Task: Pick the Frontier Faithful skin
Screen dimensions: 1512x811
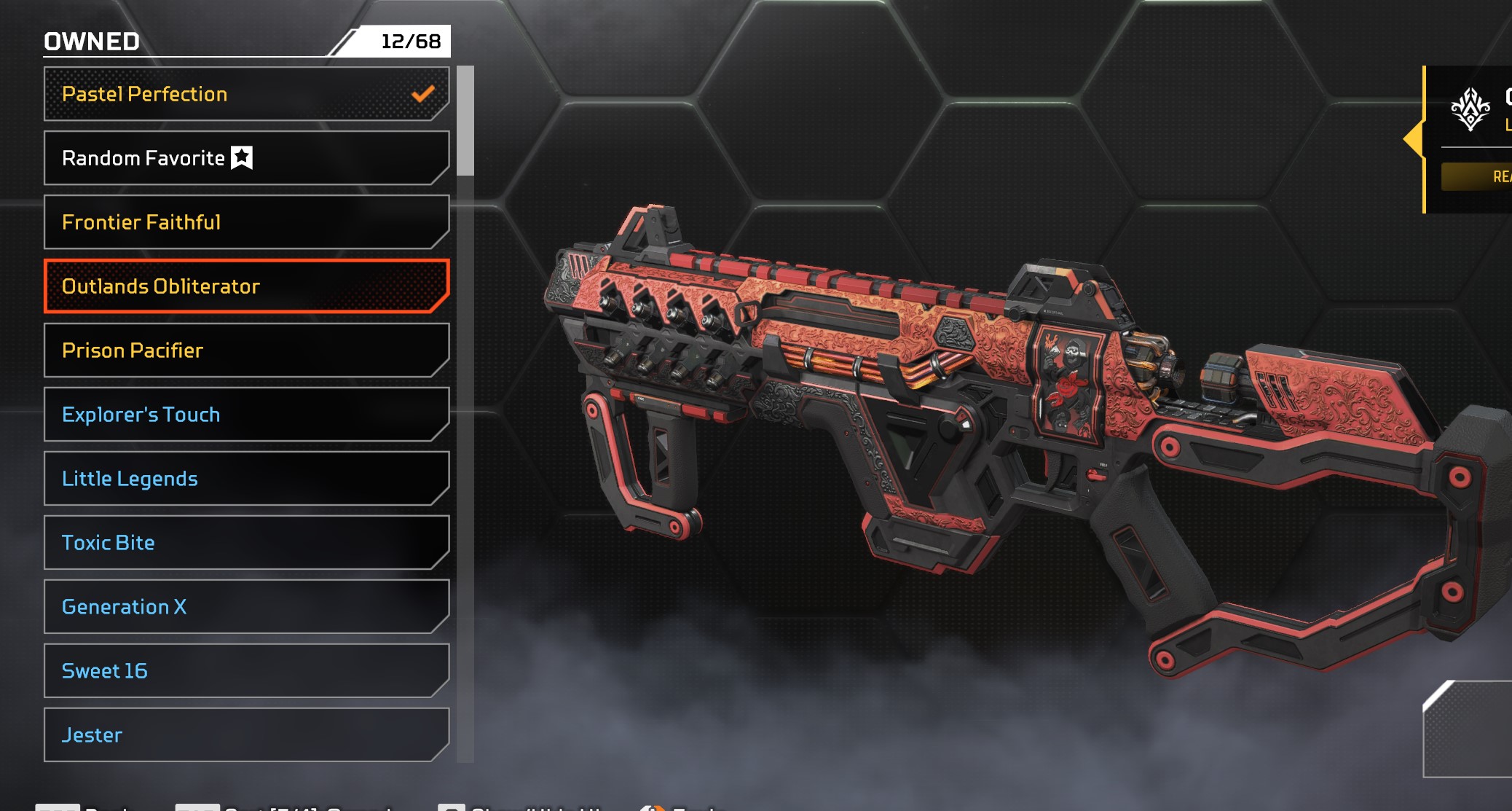Action: click(246, 222)
